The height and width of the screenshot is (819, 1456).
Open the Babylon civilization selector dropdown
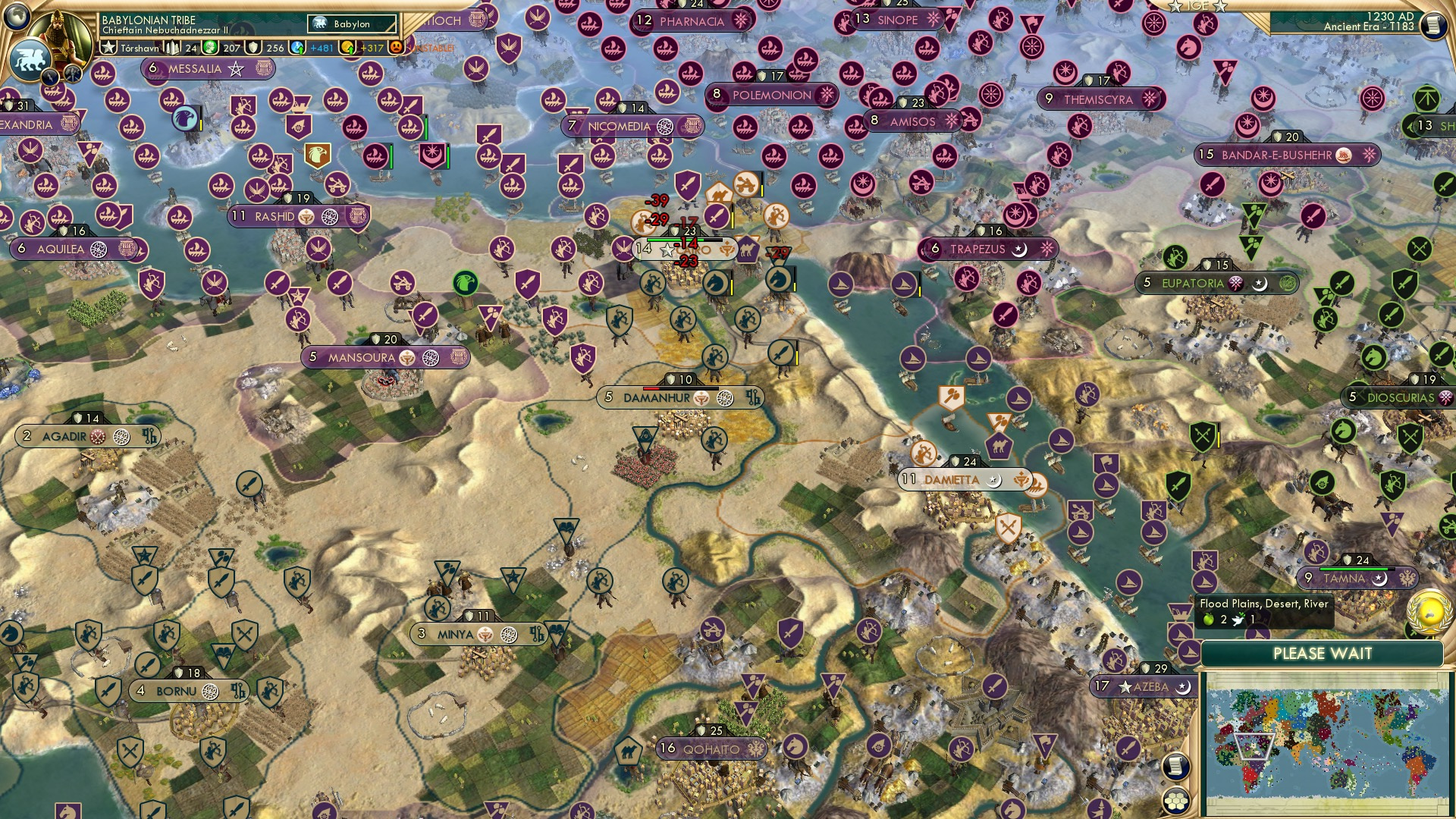pyautogui.click(x=350, y=24)
